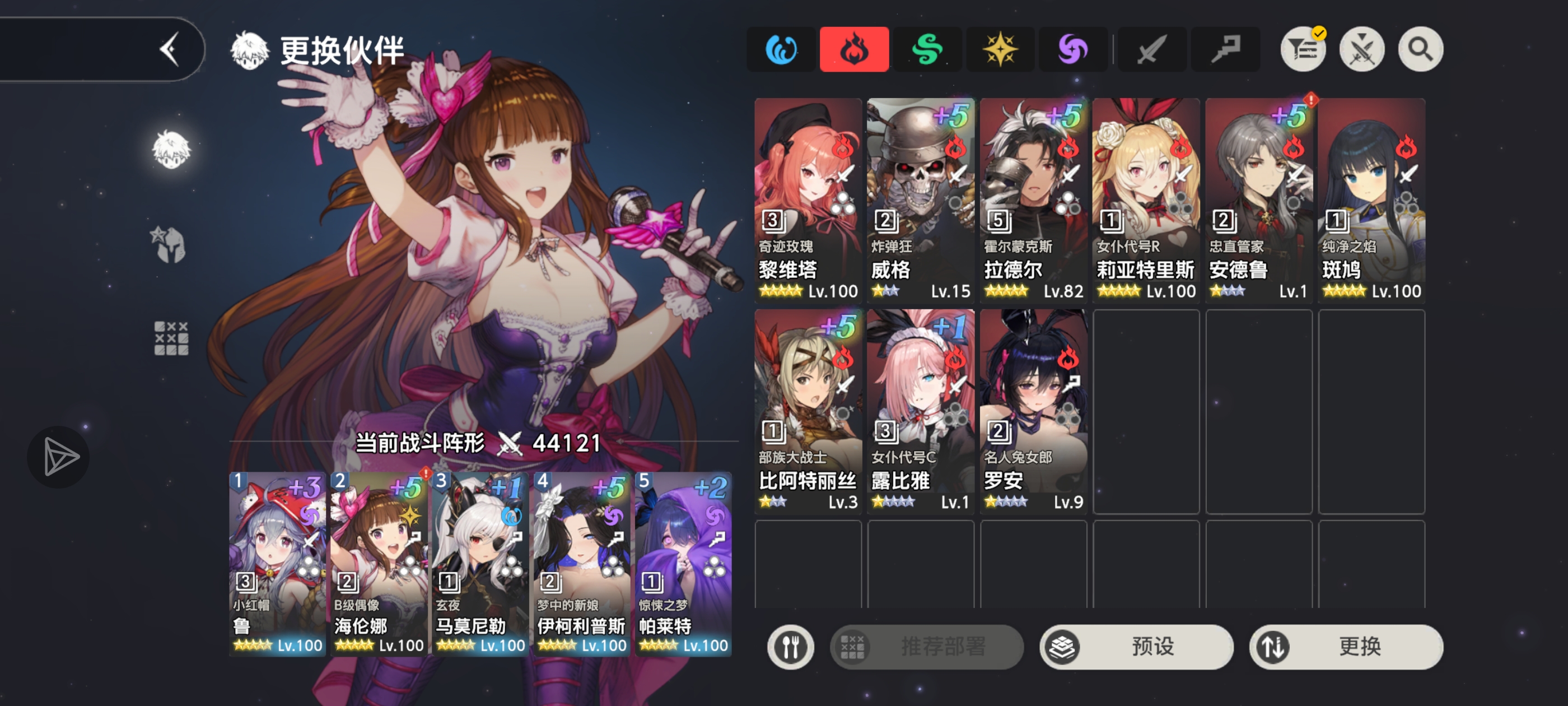Open the food buff menu via utensils icon
The width and height of the screenshot is (1568, 706).
(790, 647)
